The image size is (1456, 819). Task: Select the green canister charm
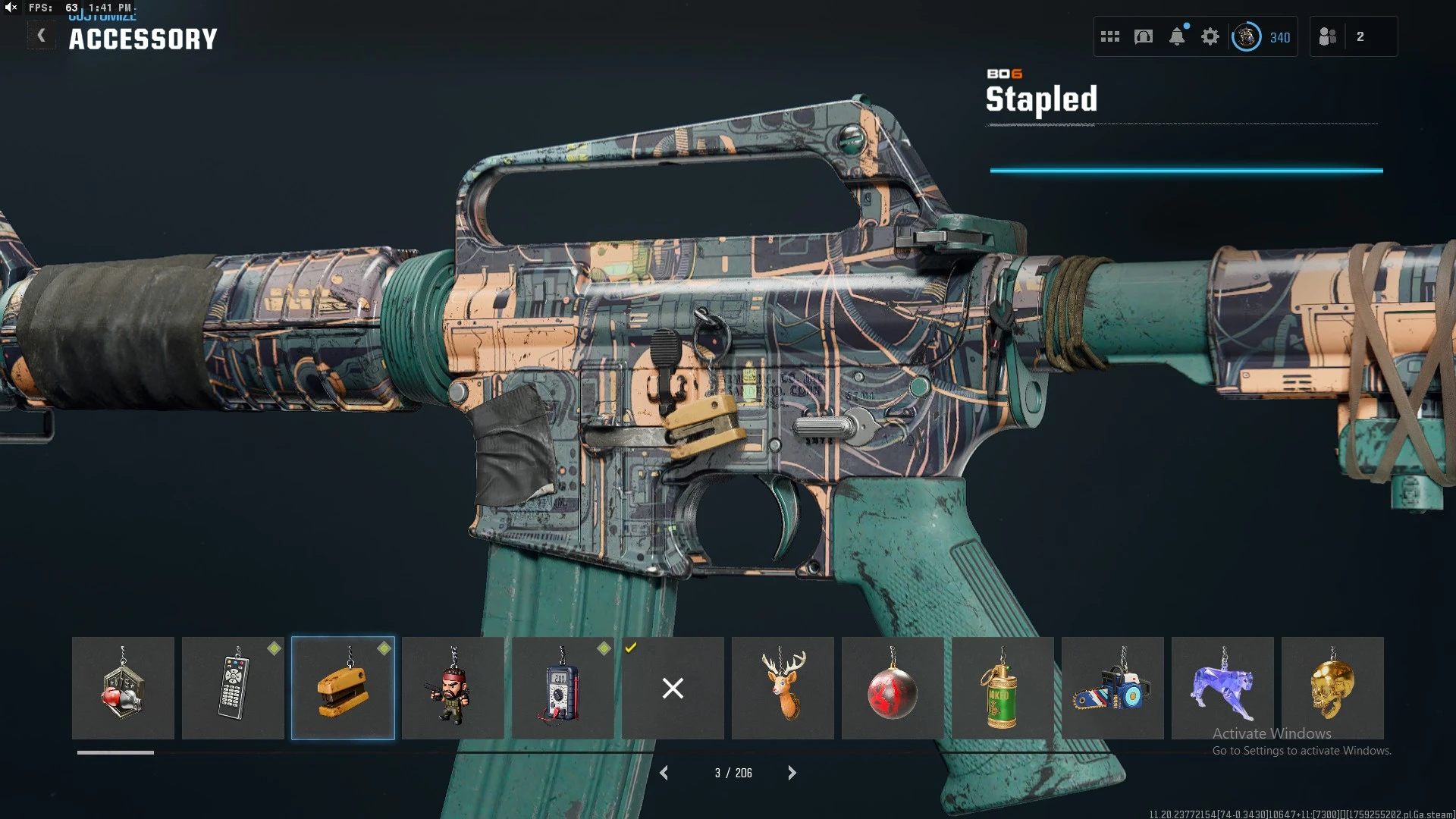tap(1003, 688)
